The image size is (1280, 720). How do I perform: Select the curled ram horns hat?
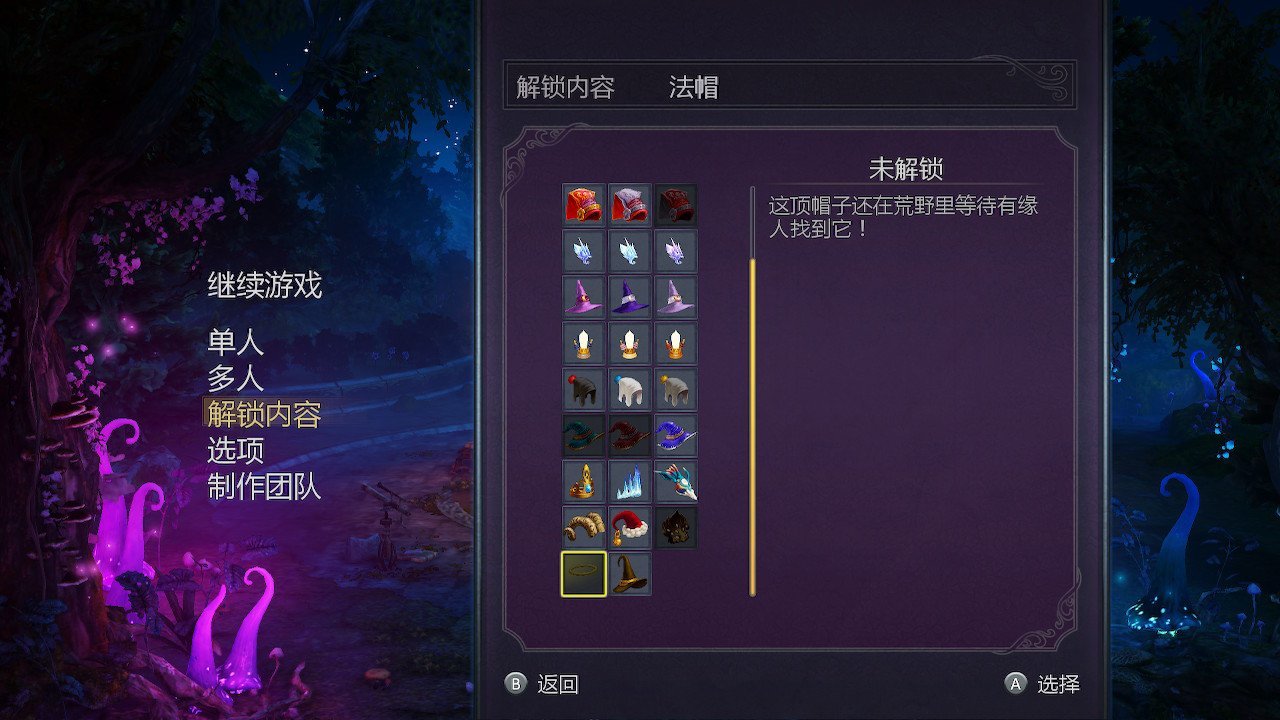click(x=583, y=528)
